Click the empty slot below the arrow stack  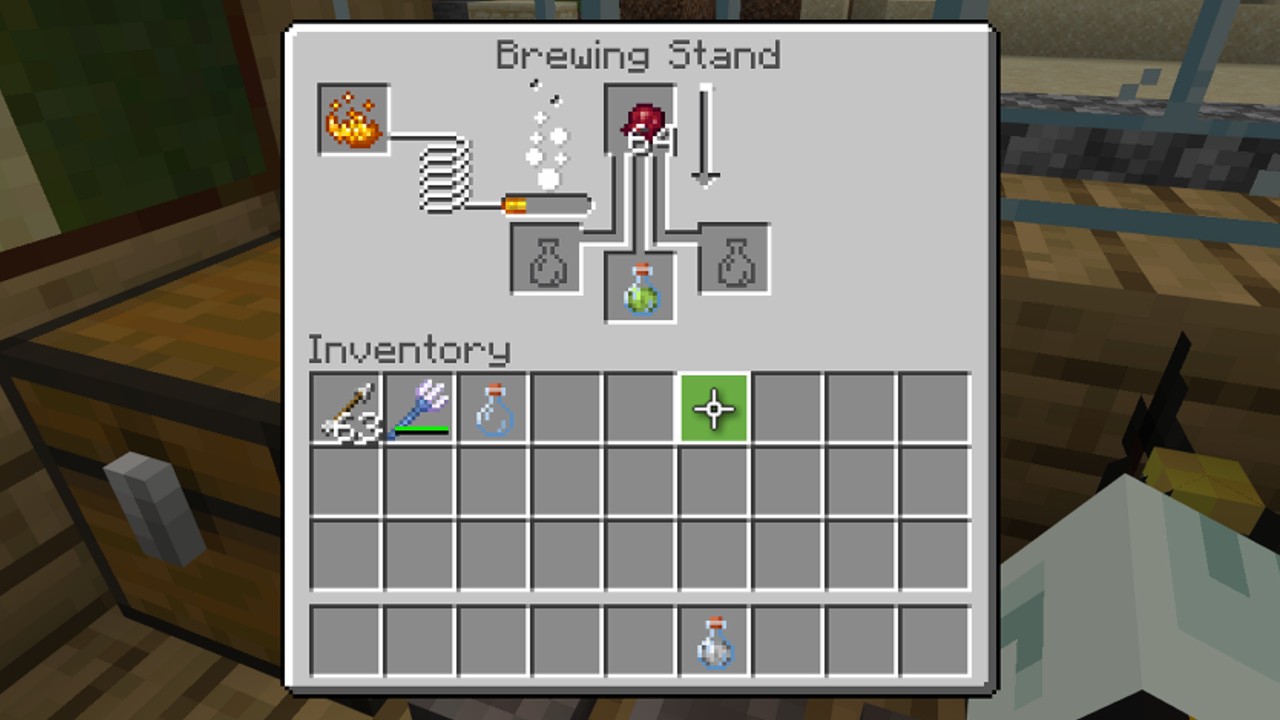347,481
